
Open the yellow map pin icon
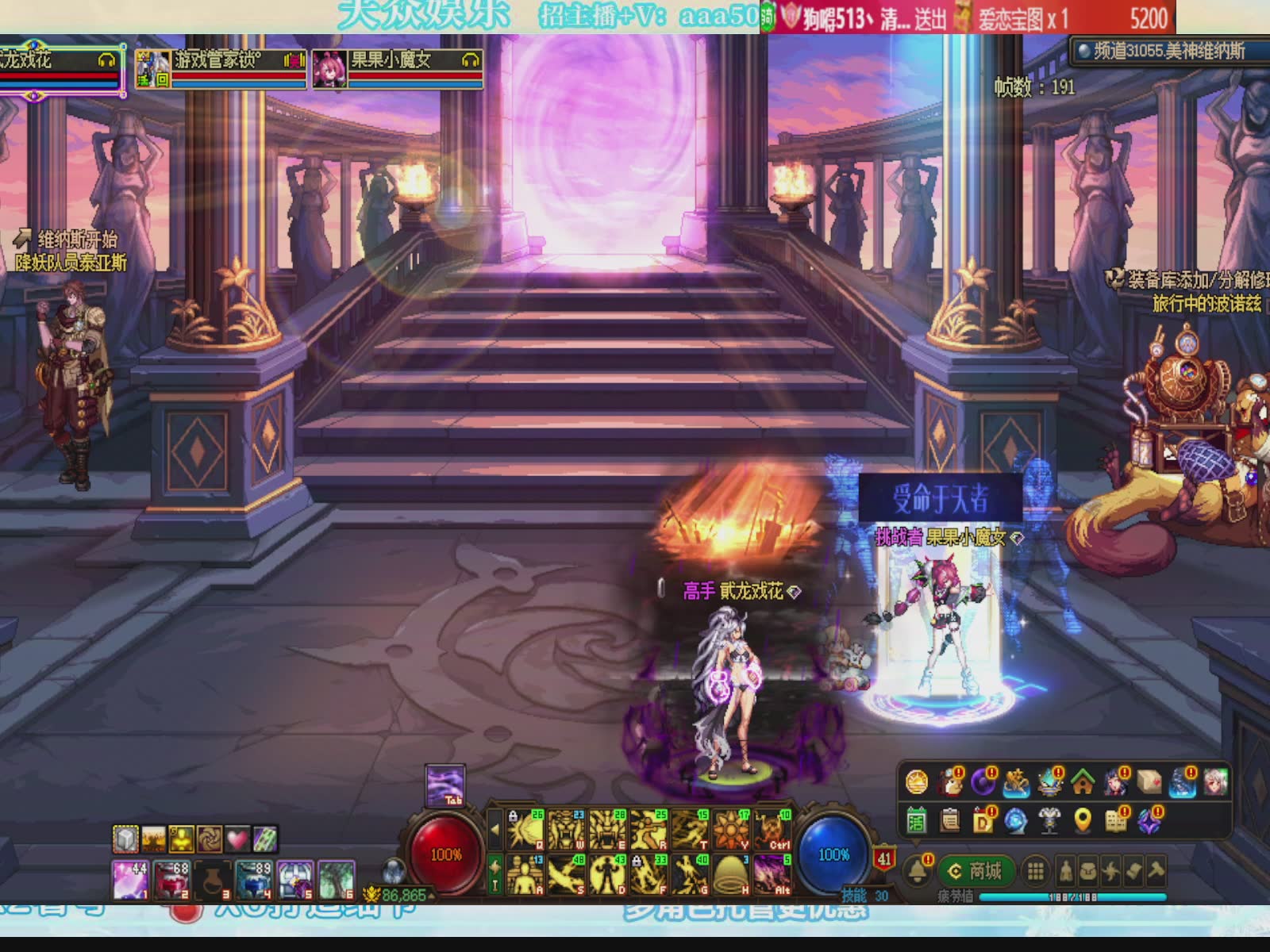point(1083,820)
